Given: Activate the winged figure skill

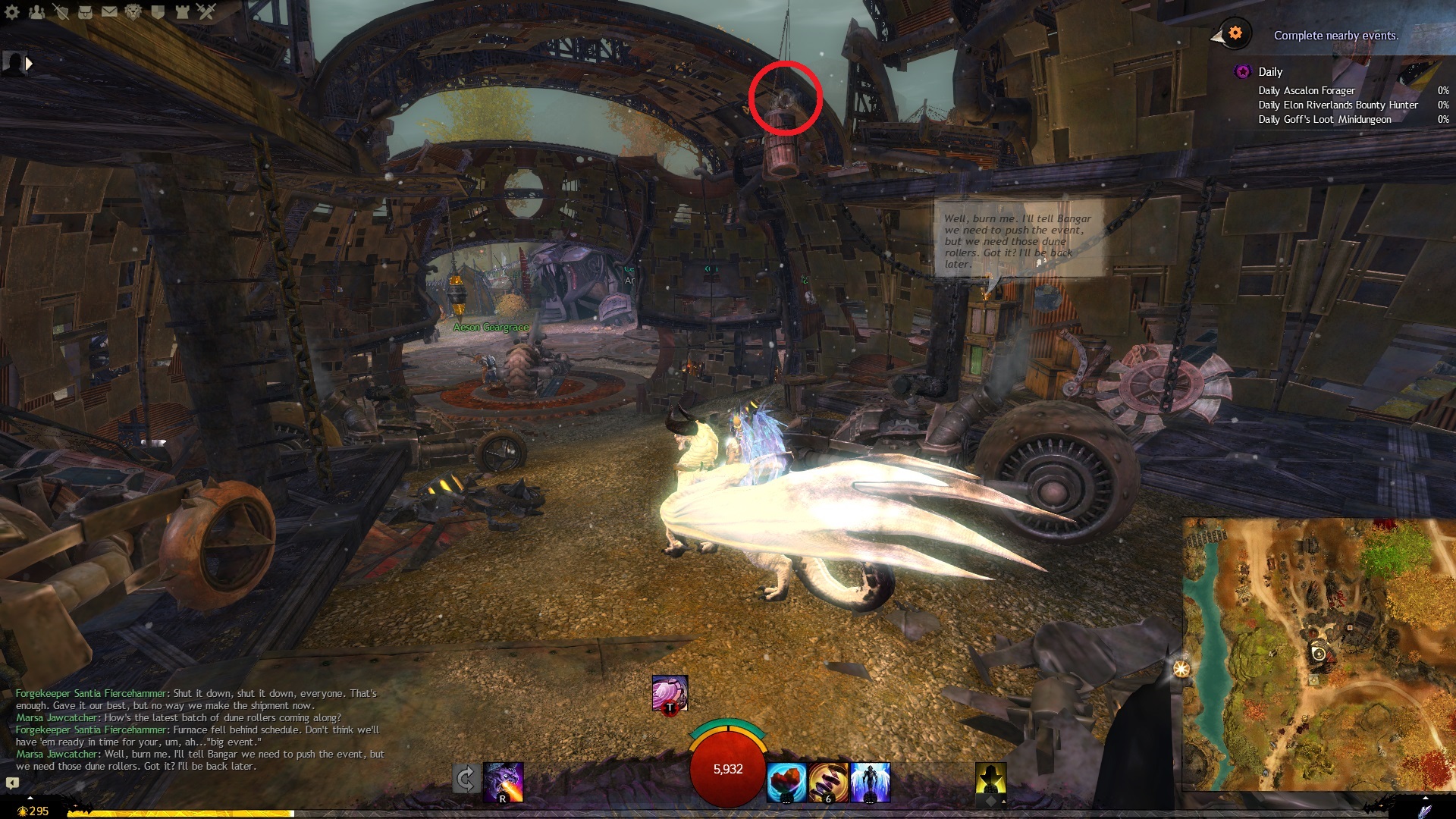Looking at the screenshot, I should [870, 782].
